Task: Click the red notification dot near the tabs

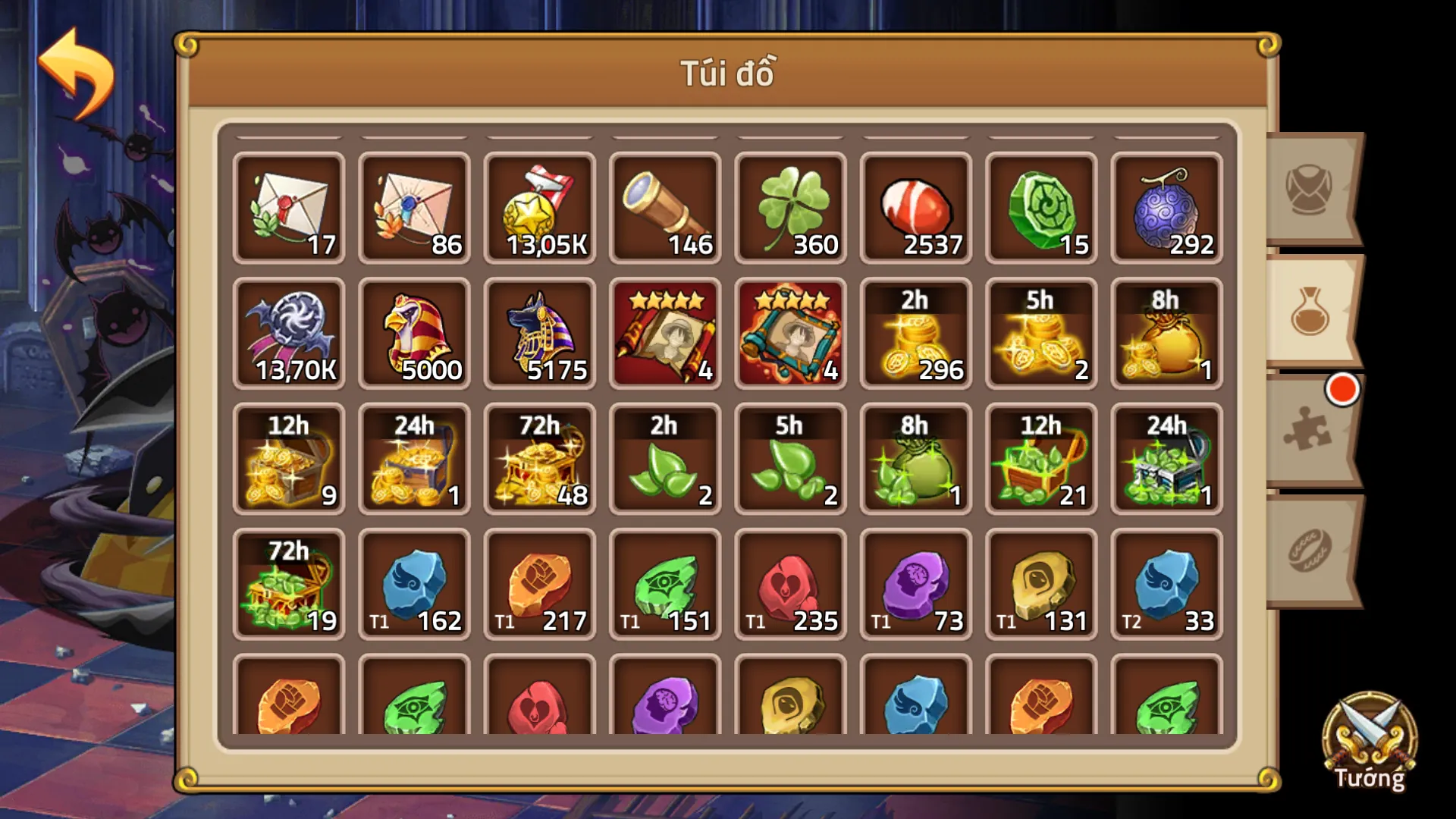Action: (1342, 388)
